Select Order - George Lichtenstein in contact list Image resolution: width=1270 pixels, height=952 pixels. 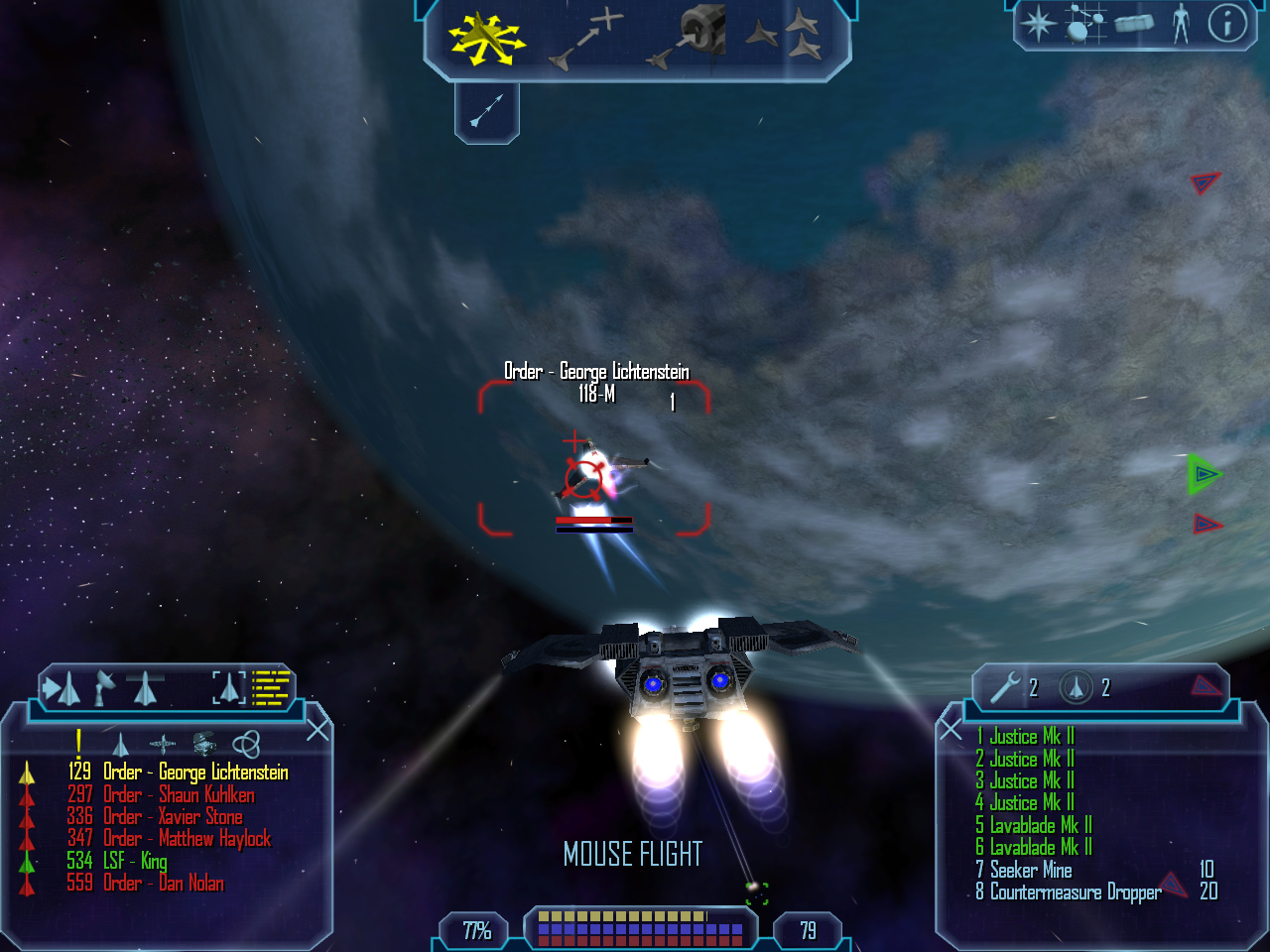(194, 773)
